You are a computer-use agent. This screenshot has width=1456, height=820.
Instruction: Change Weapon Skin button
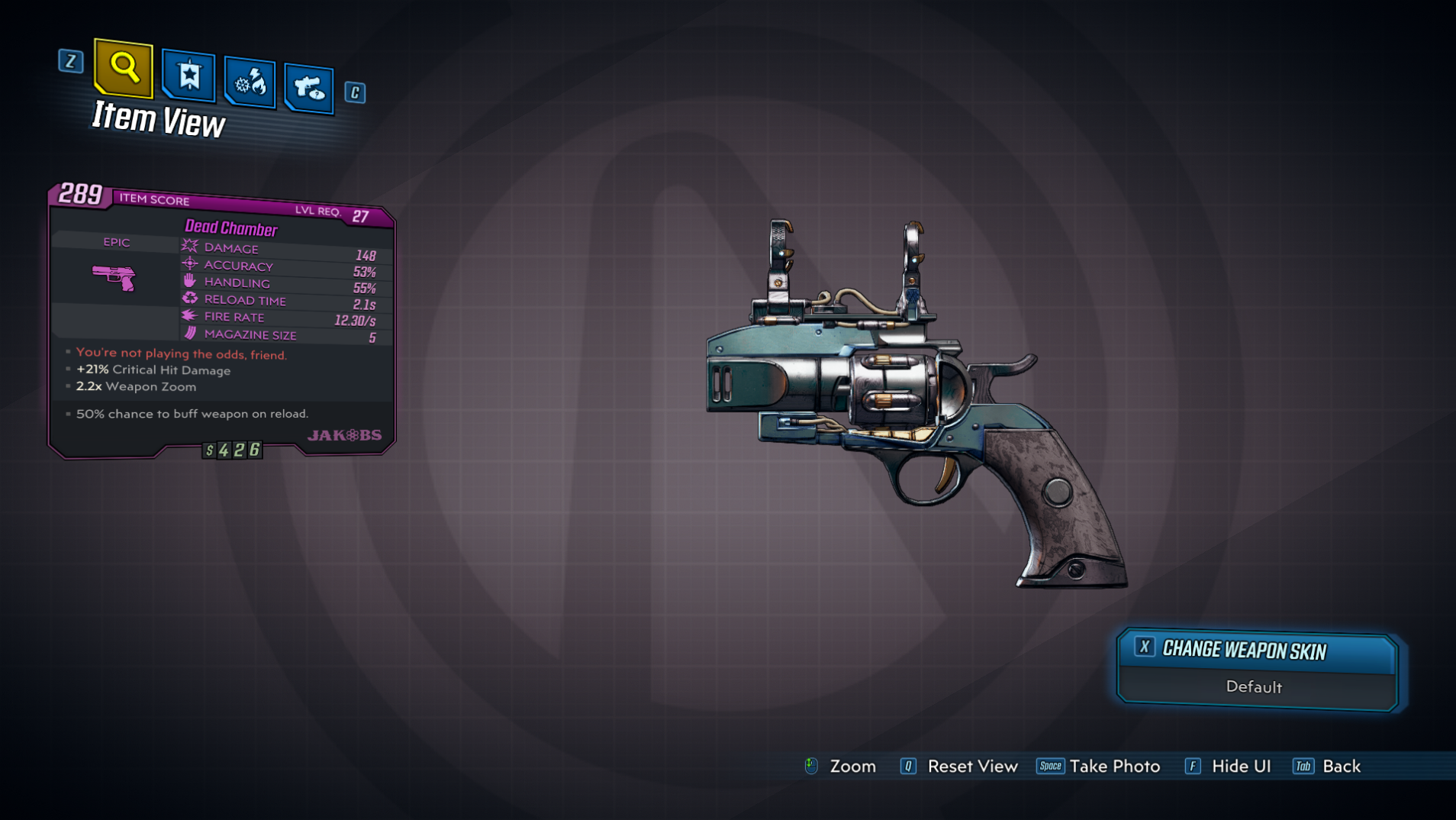1256,651
